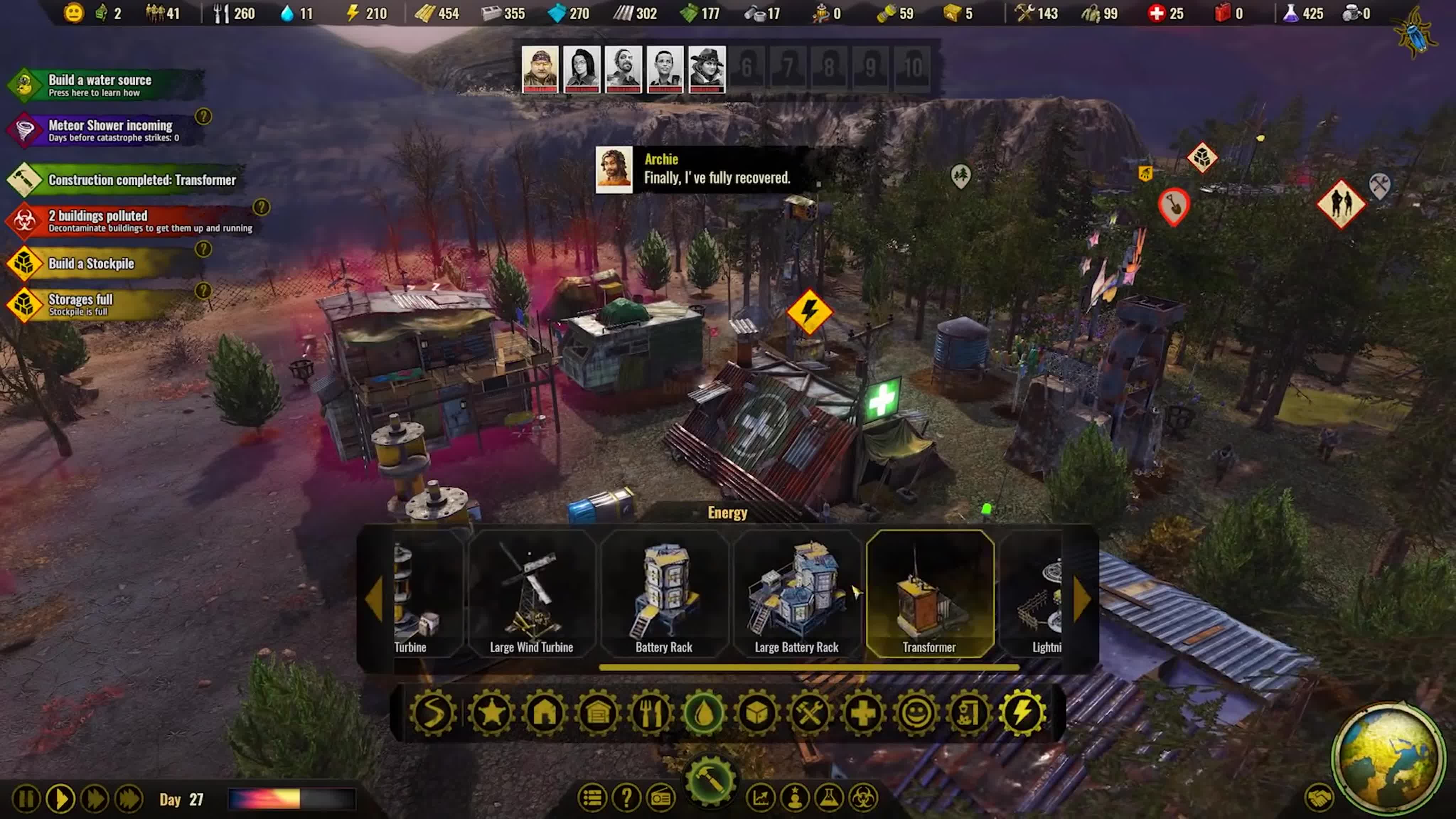Select the Transformer building card
The width and height of the screenshot is (1456, 819).
pyautogui.click(x=929, y=594)
